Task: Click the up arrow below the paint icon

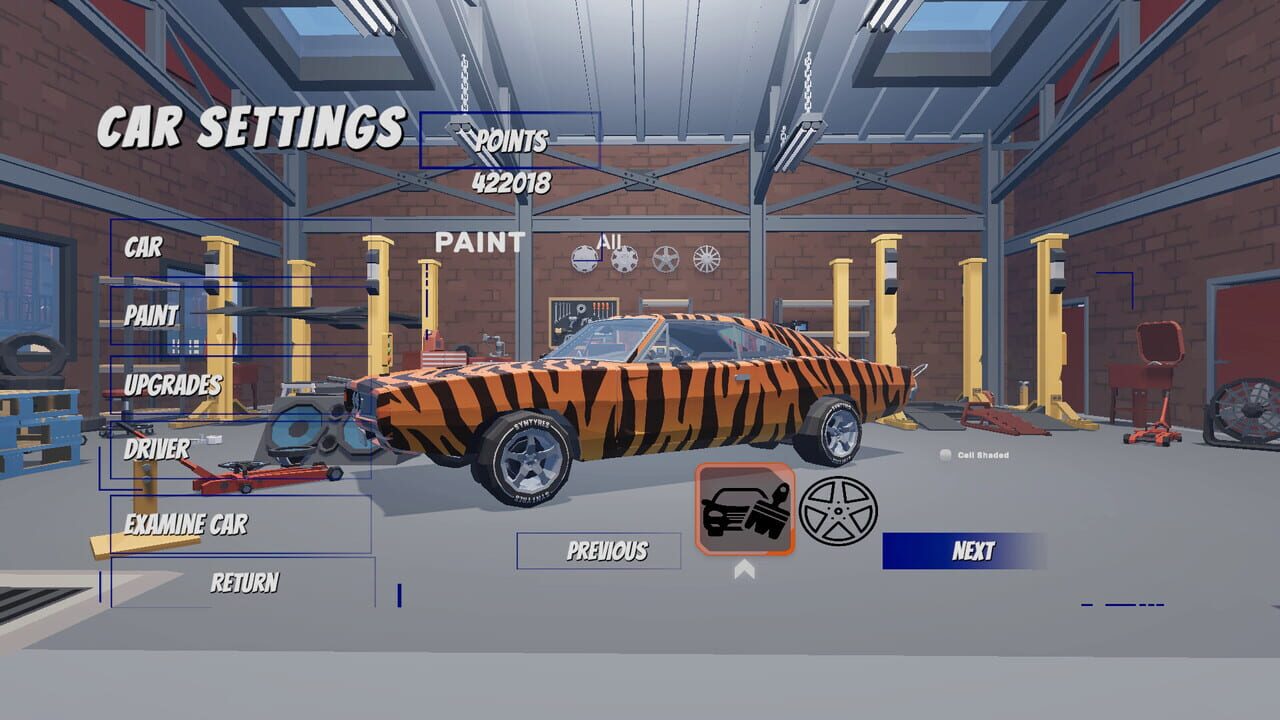Action: pyautogui.click(x=742, y=570)
